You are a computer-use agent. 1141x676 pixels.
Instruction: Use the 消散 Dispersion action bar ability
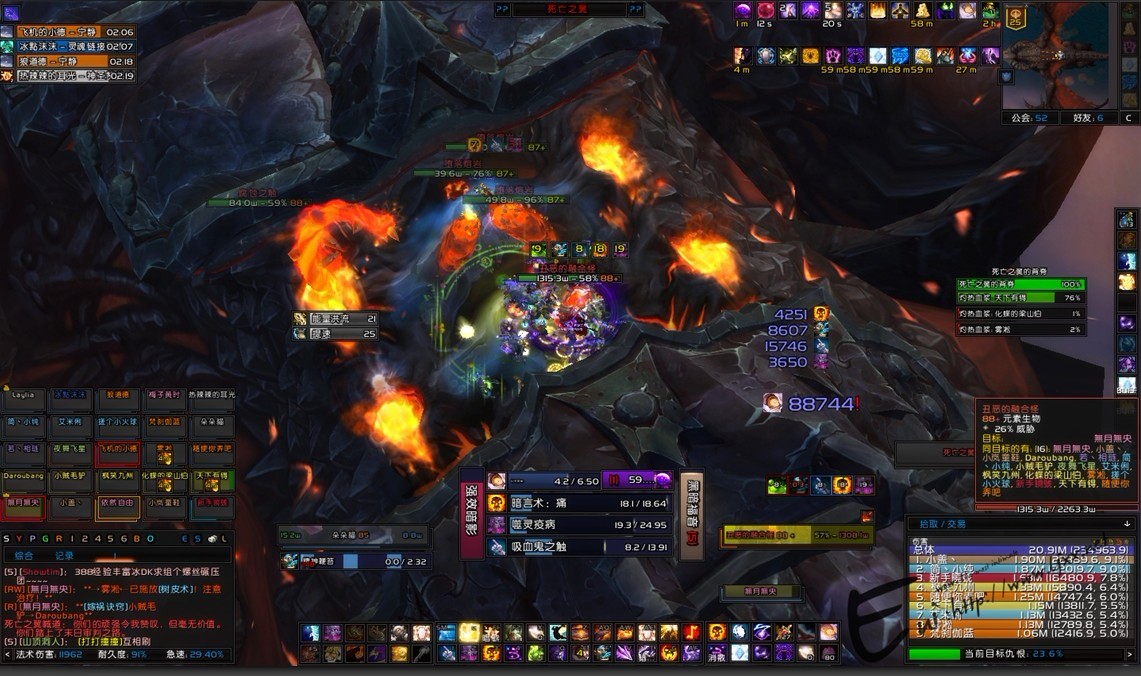pos(717,653)
